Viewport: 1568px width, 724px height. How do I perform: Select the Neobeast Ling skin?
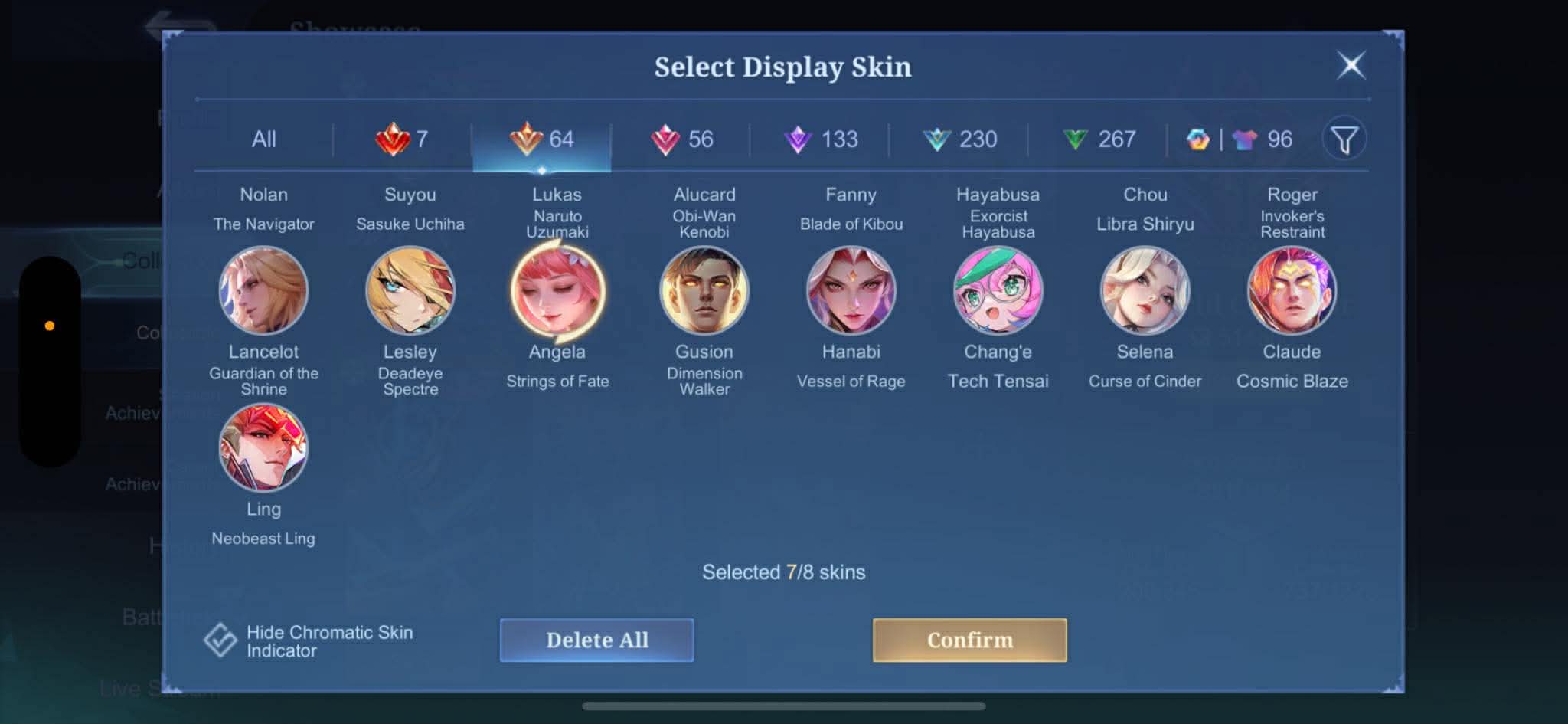[263, 448]
